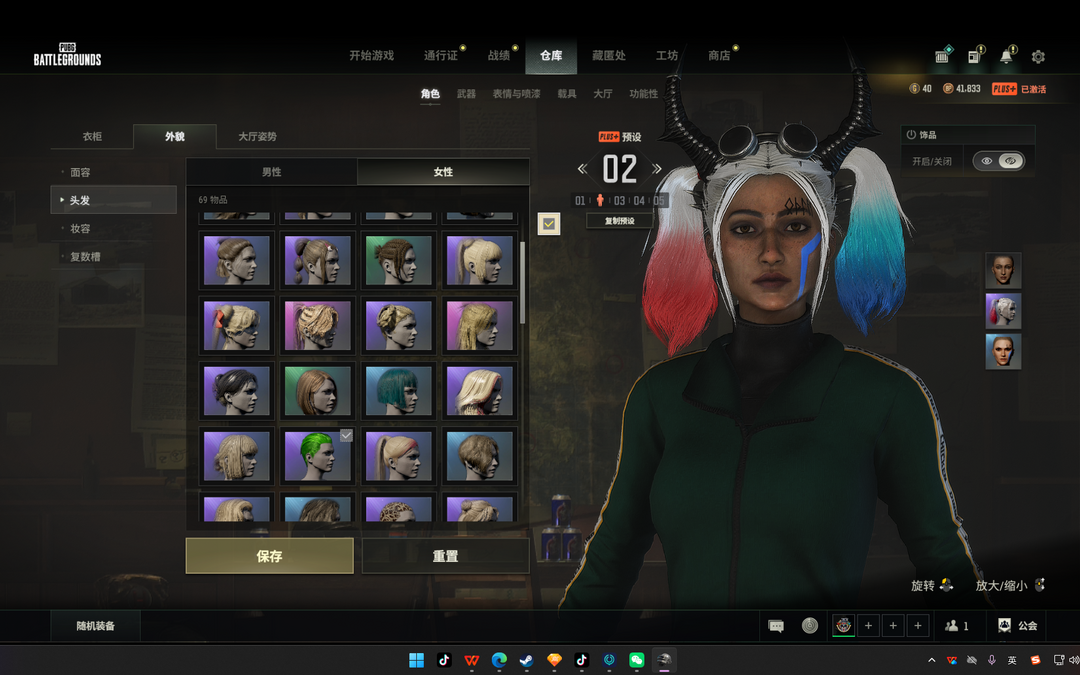
Task: Toggle the 饰品 accessory visibility switch
Action: [999, 161]
